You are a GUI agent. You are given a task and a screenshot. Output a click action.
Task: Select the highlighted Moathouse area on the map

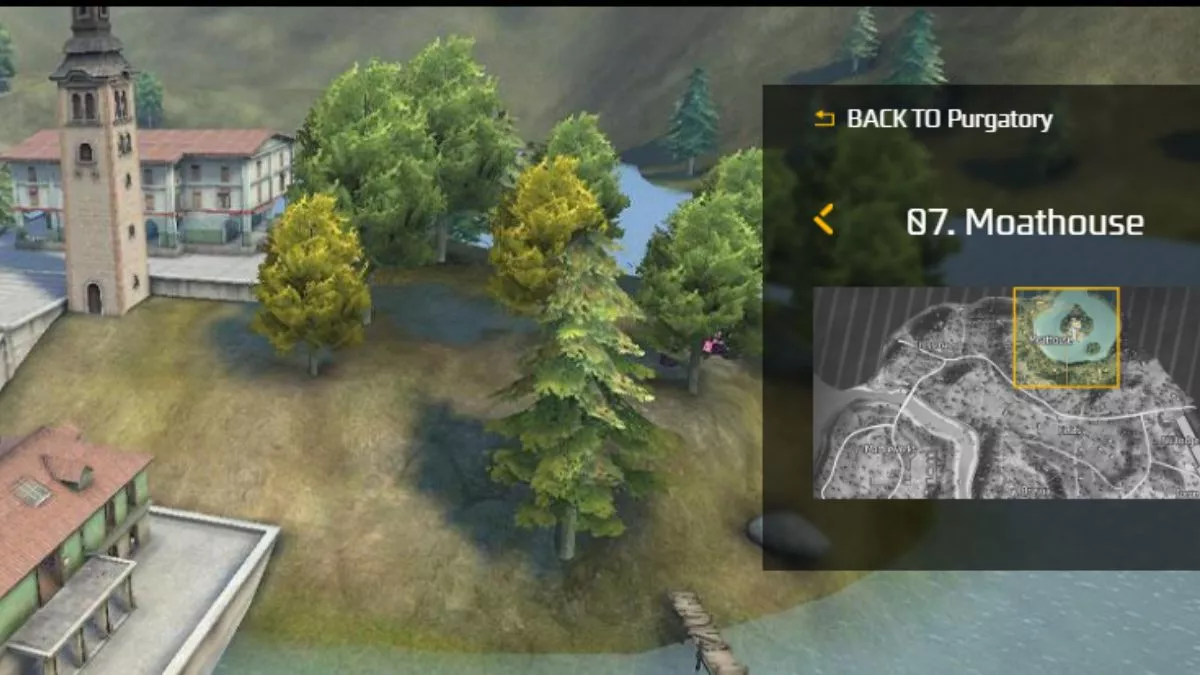(1066, 337)
